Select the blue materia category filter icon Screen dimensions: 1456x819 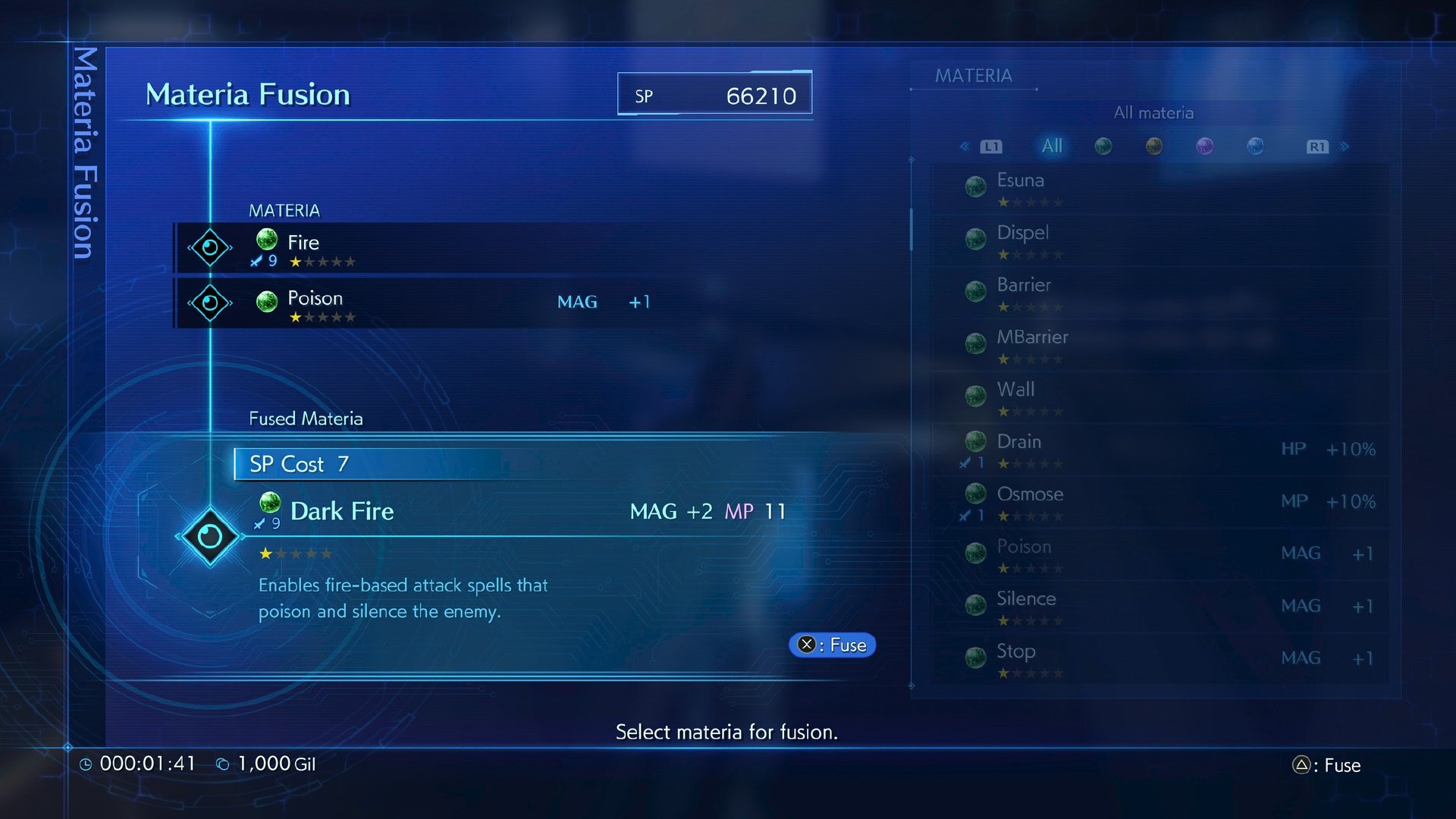tap(1255, 146)
